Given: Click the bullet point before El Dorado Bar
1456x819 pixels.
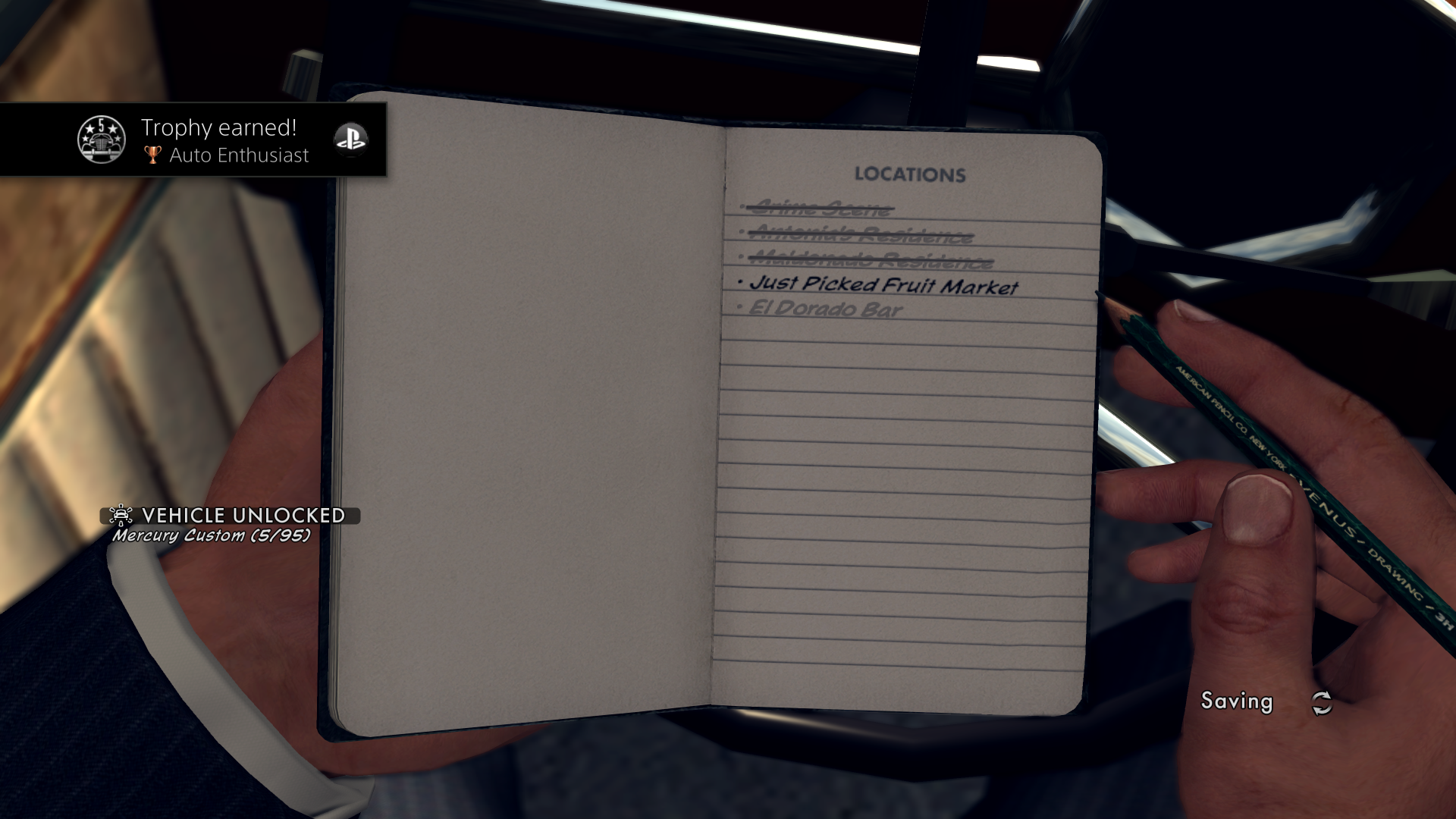Looking at the screenshot, I should point(738,307).
